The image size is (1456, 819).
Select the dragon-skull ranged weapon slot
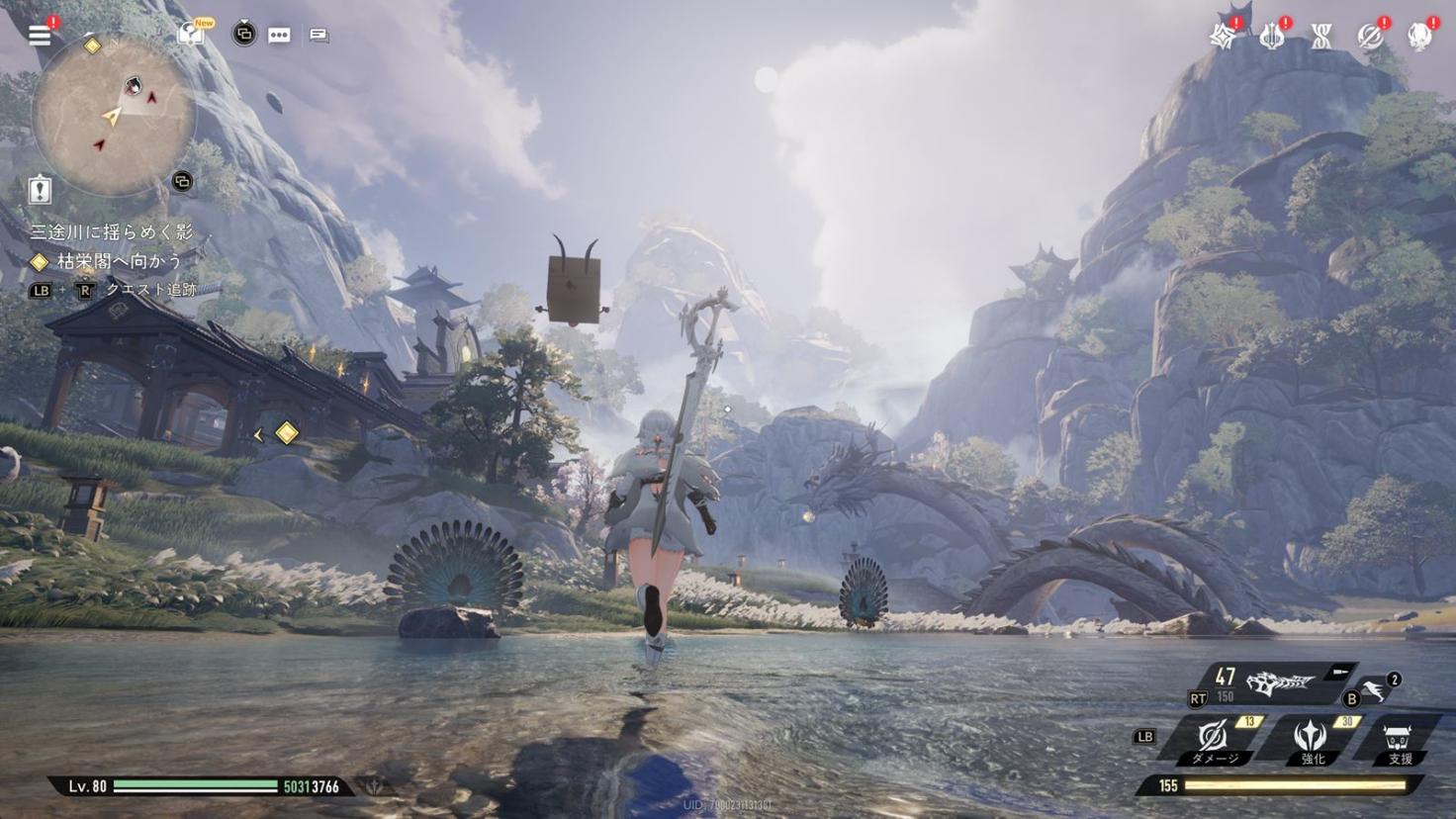pyautogui.click(x=1279, y=682)
